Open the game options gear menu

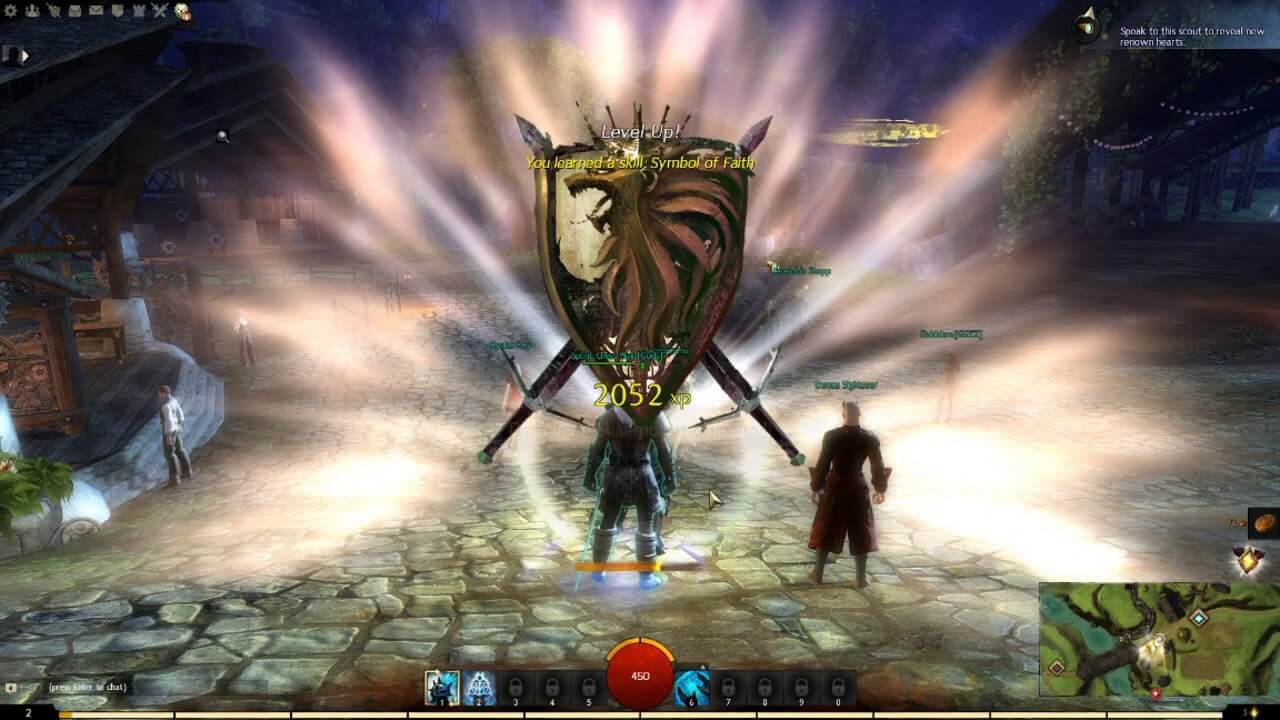coord(10,10)
